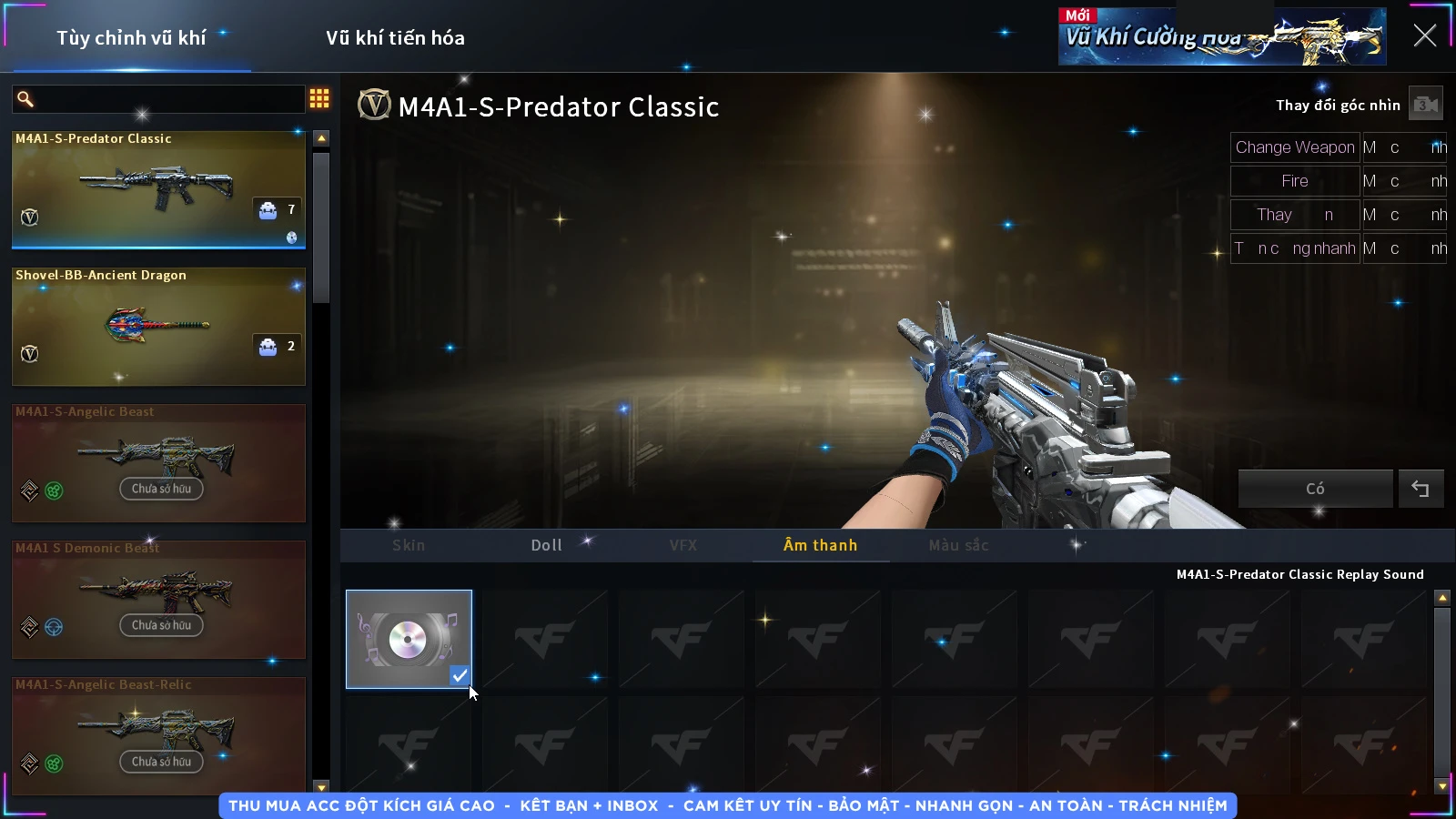1456x819 pixels.
Task: Click the return arrow button
Action: 1421,489
